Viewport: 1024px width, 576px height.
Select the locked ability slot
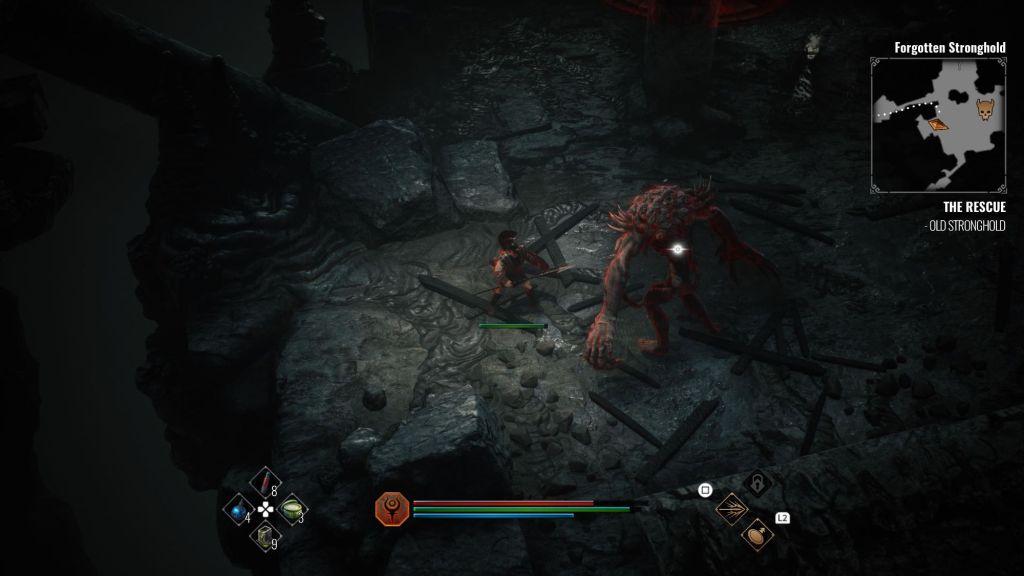(x=760, y=484)
